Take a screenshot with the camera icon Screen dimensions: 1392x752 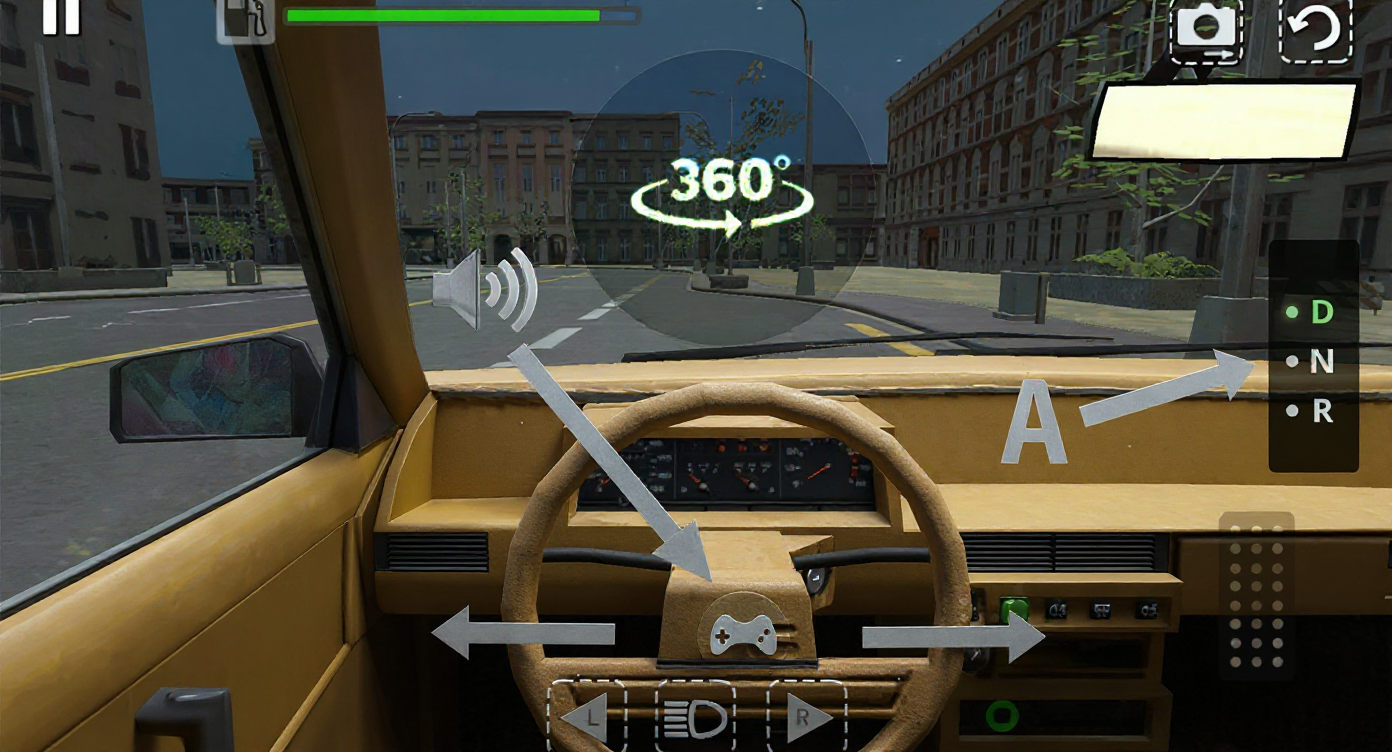[x=1206, y=29]
